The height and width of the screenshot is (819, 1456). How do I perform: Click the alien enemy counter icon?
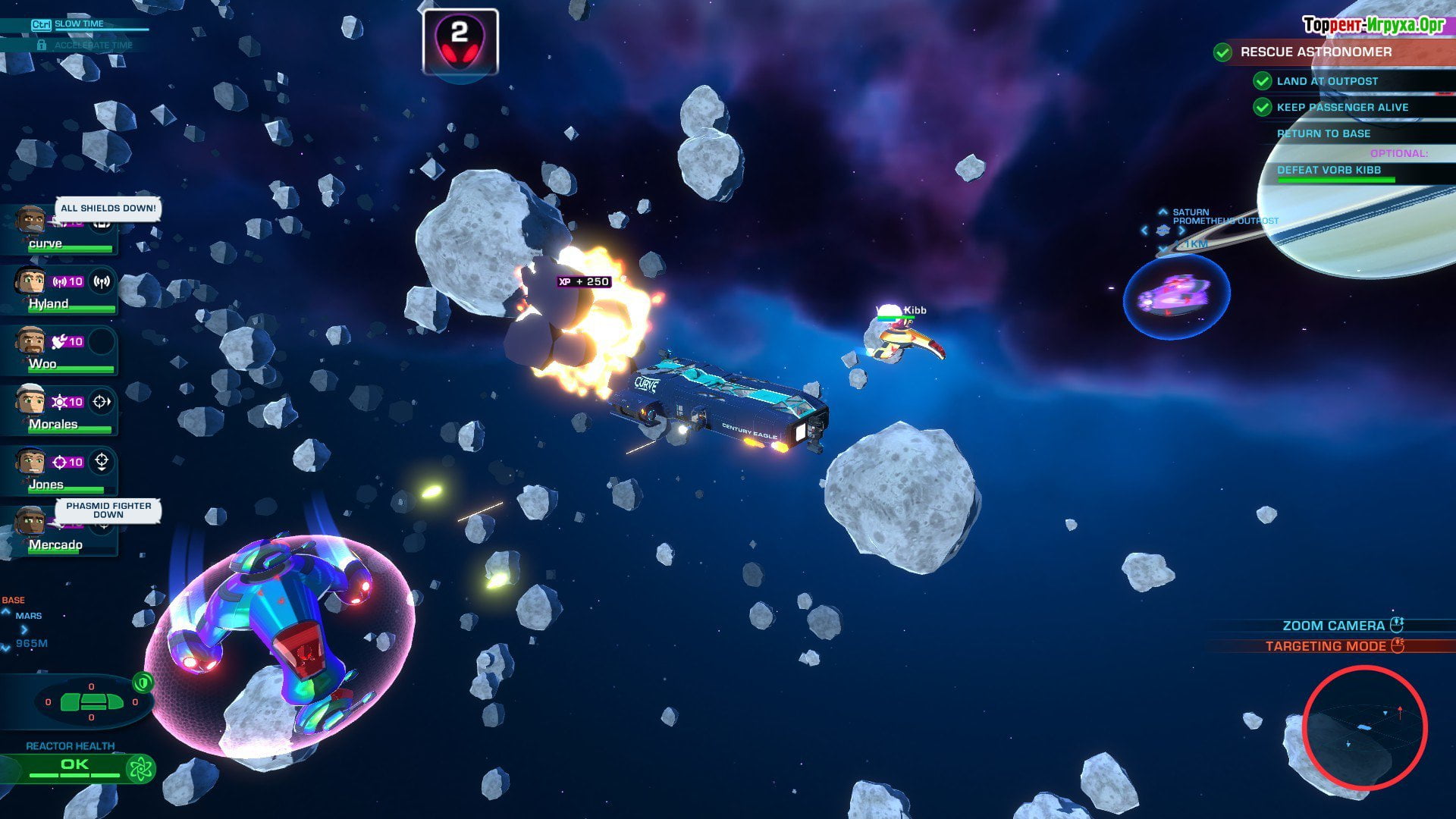(x=460, y=42)
